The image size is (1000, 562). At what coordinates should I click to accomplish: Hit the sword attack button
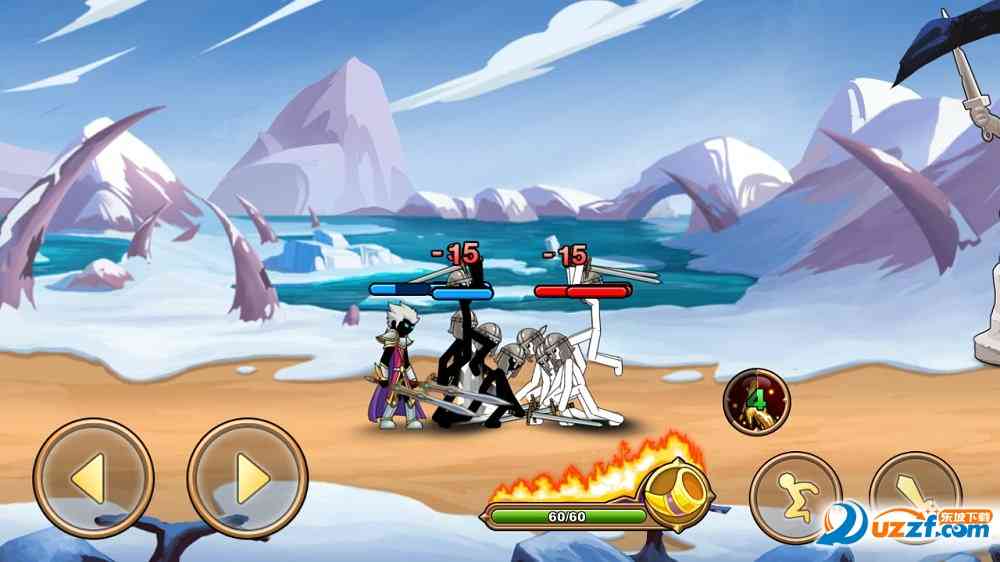[914, 497]
